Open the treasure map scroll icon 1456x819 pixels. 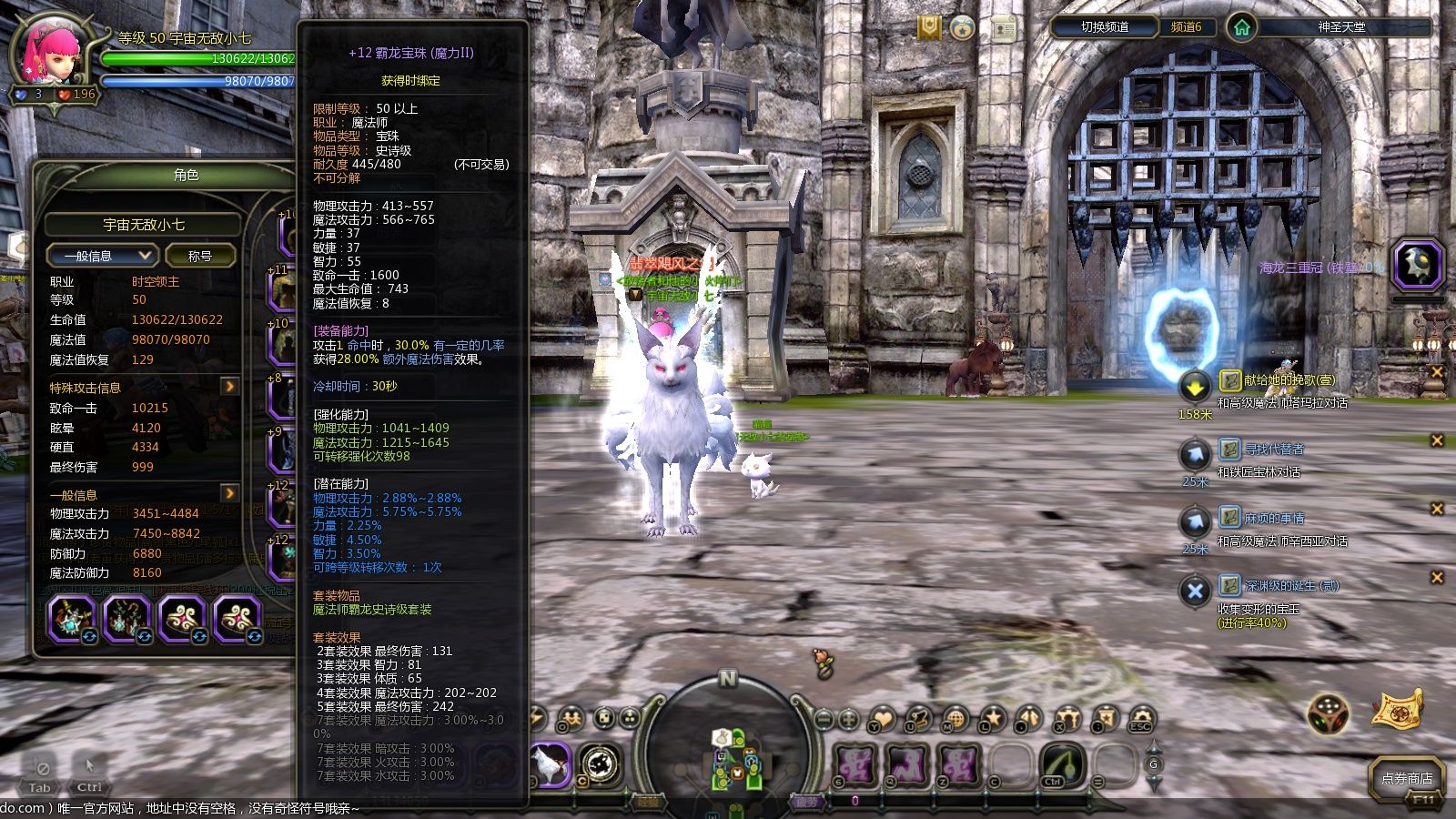point(1397,710)
